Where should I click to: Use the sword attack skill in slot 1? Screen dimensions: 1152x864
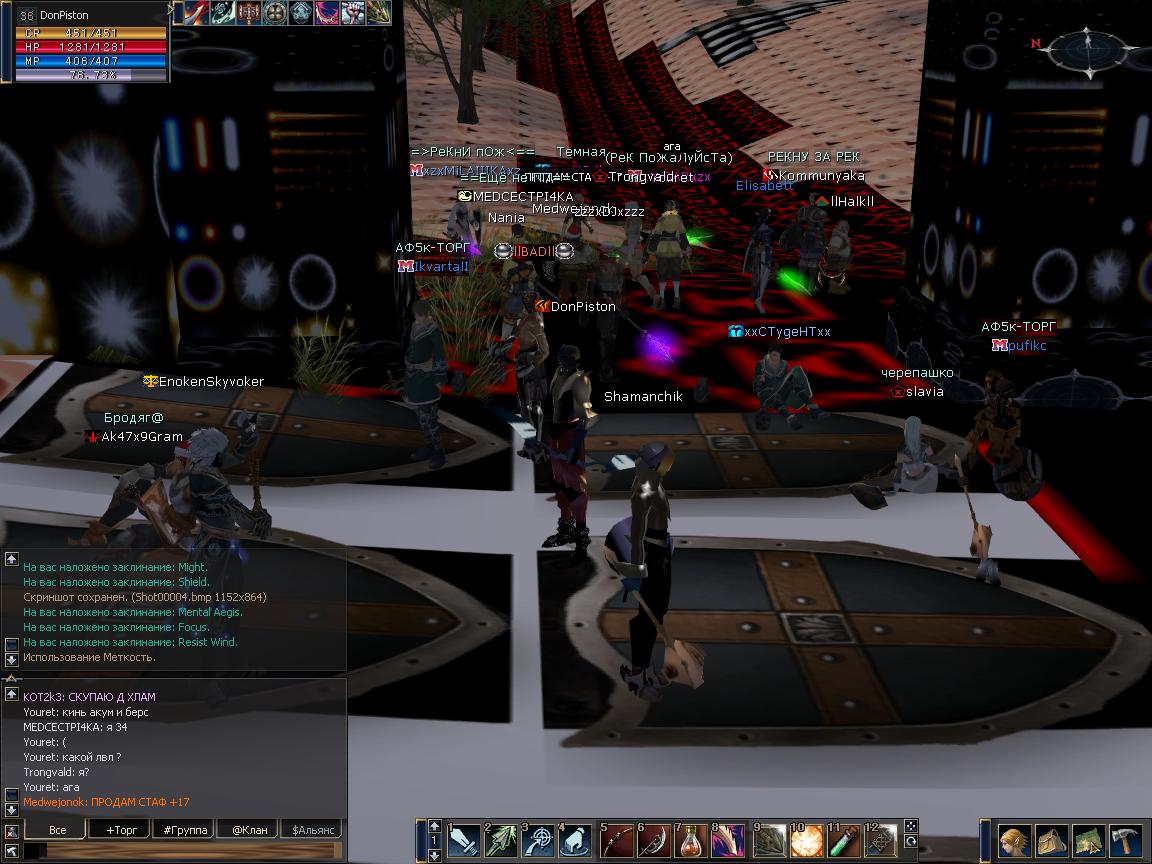[x=464, y=841]
